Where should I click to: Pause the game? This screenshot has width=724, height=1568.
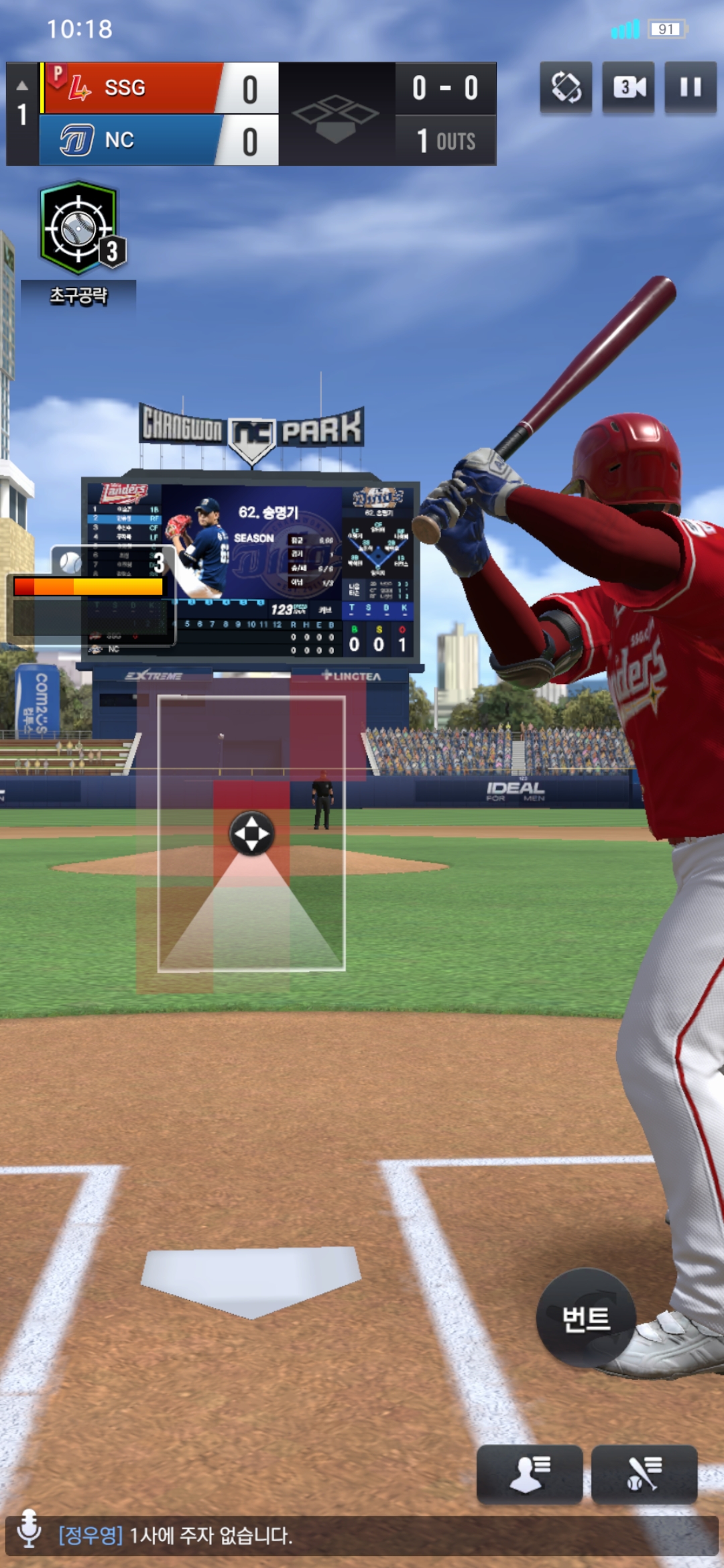click(690, 88)
